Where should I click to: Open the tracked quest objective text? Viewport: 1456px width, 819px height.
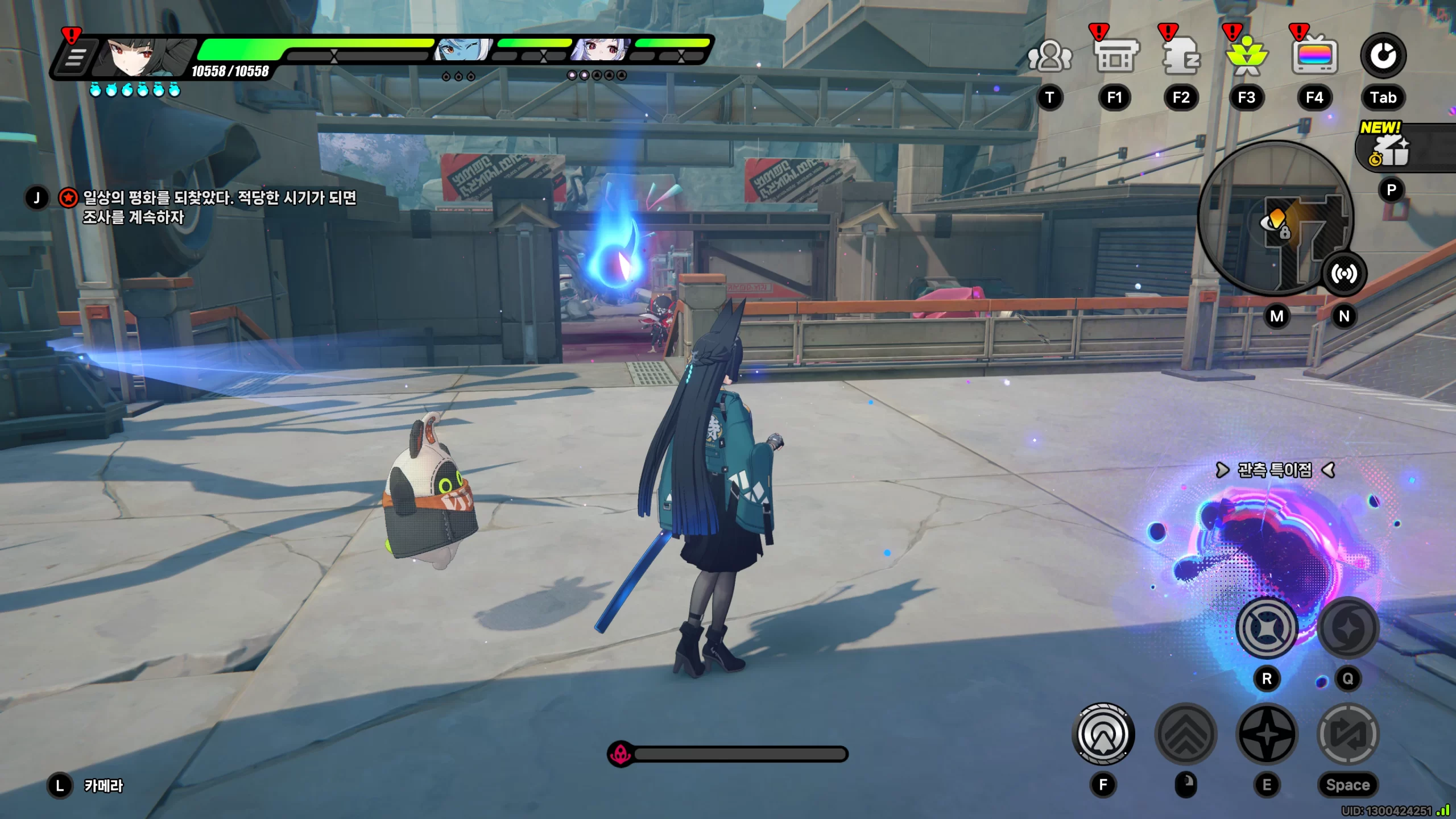tap(219, 207)
